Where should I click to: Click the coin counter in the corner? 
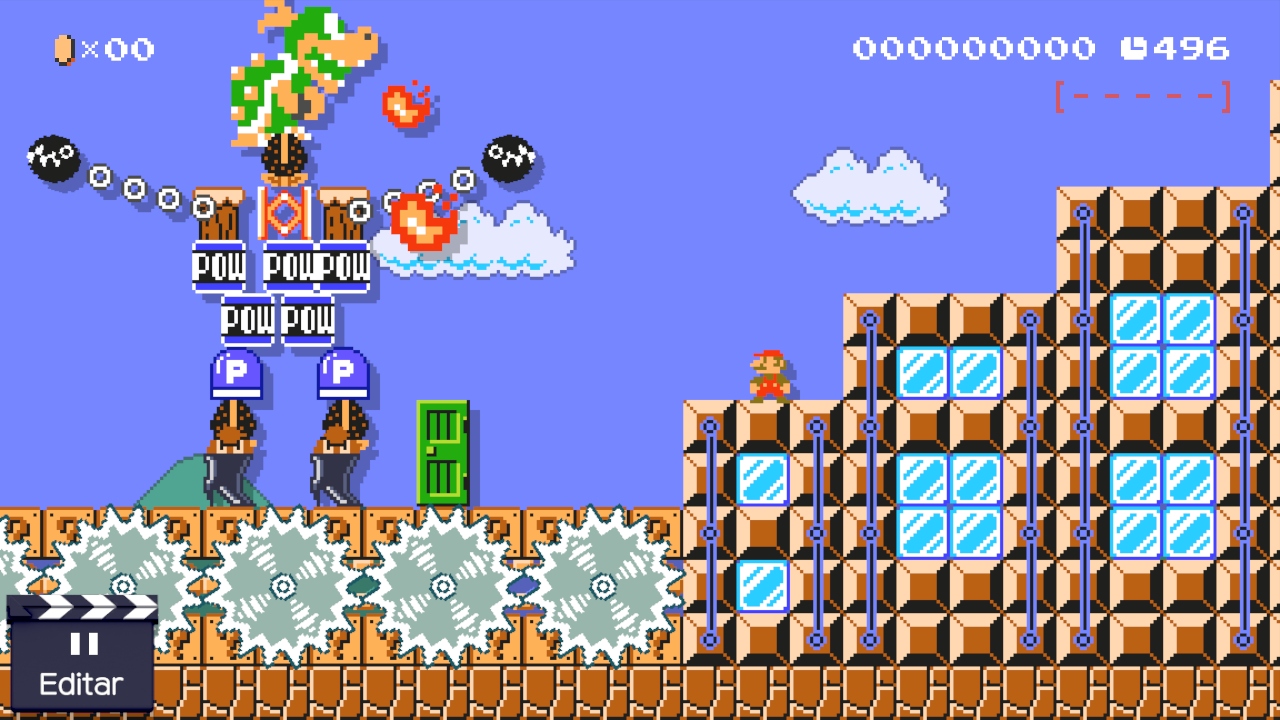100,50
